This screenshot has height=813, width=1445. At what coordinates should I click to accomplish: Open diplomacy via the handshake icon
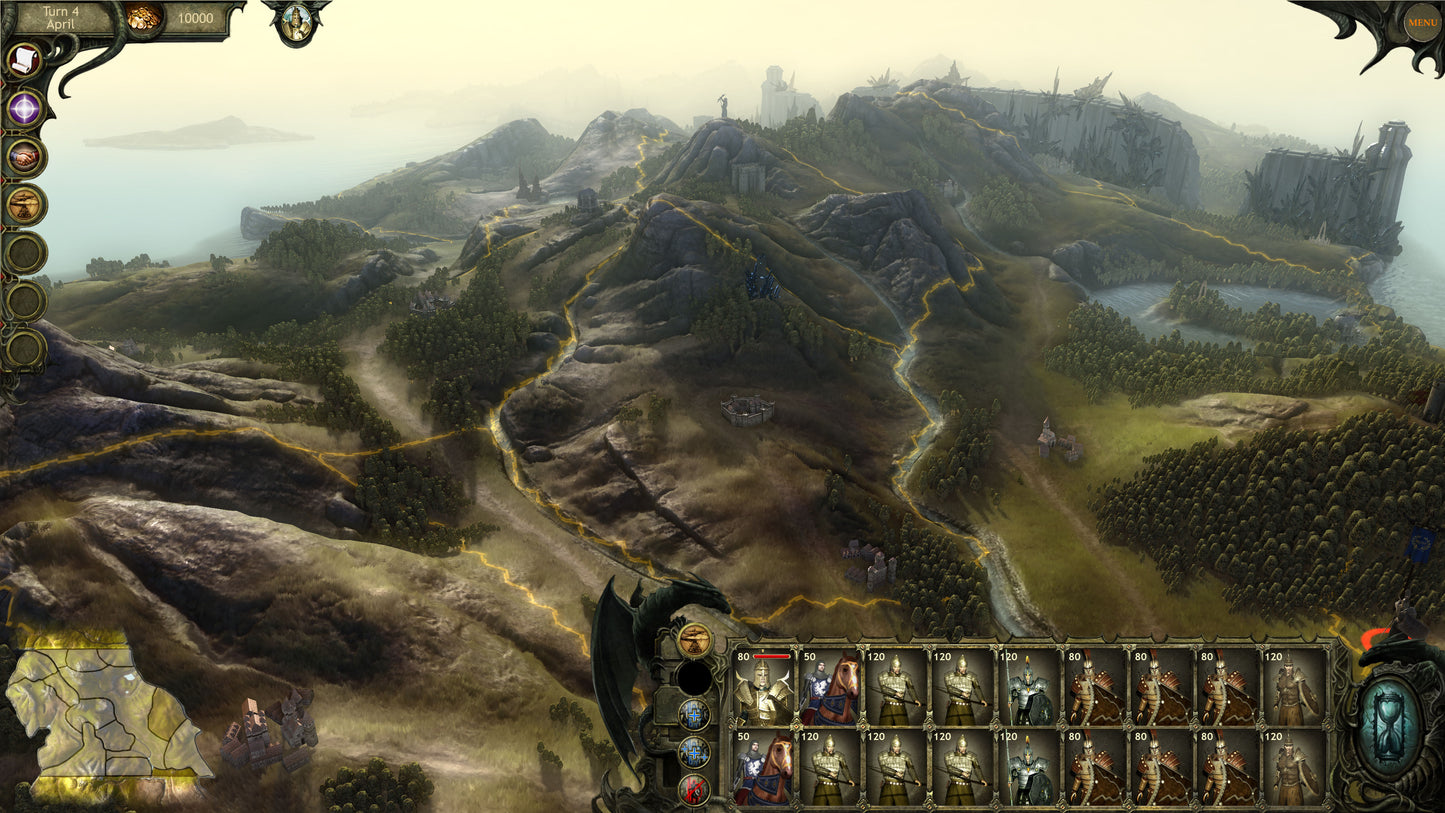[x=25, y=157]
